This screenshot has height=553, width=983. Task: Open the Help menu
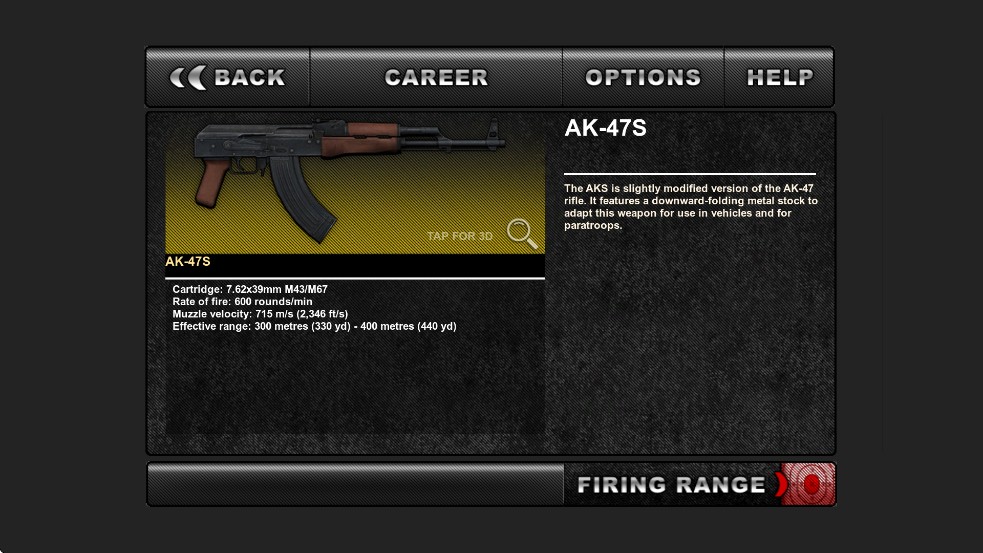(x=780, y=77)
